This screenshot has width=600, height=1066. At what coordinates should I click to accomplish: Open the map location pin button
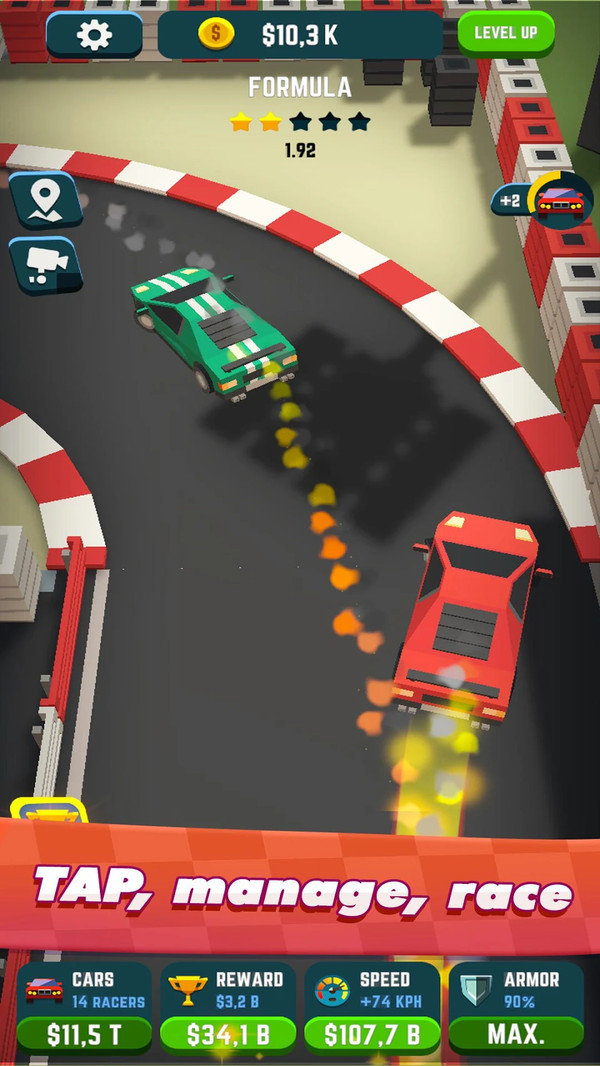[x=43, y=200]
